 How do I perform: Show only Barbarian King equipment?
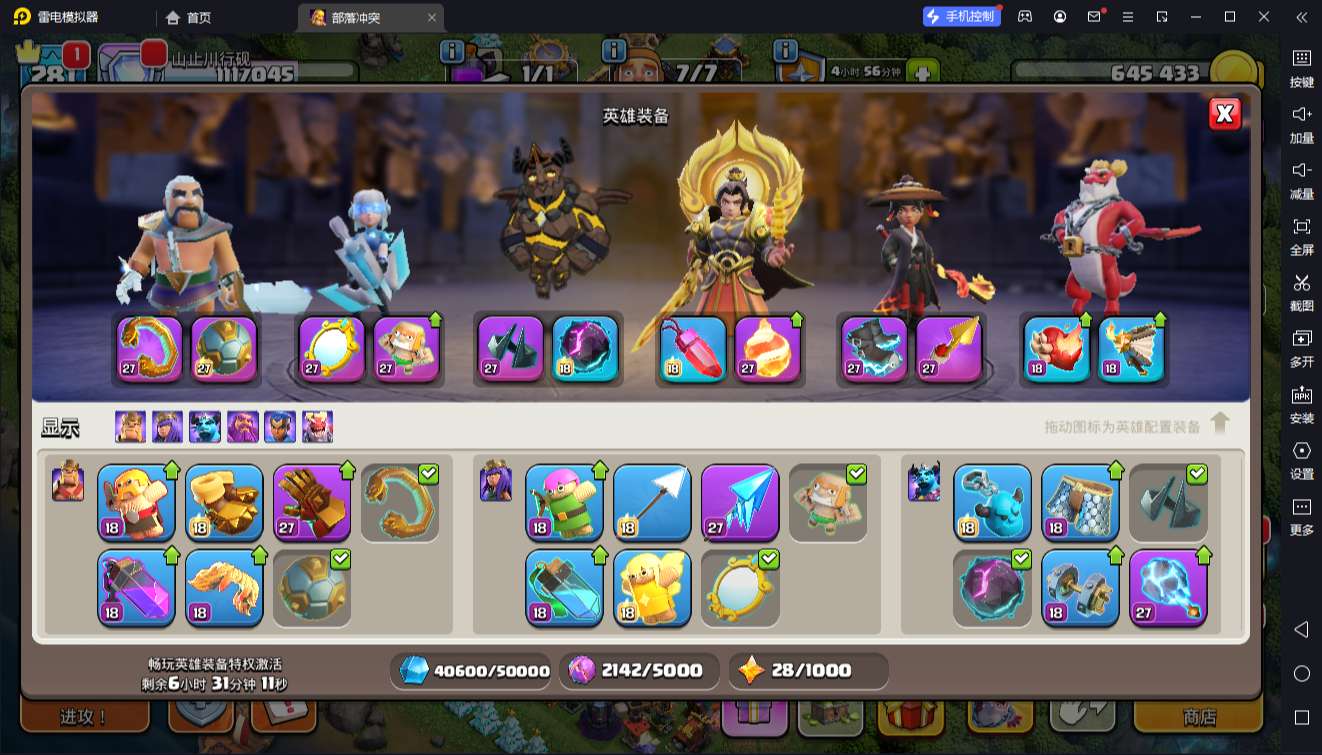[130, 427]
